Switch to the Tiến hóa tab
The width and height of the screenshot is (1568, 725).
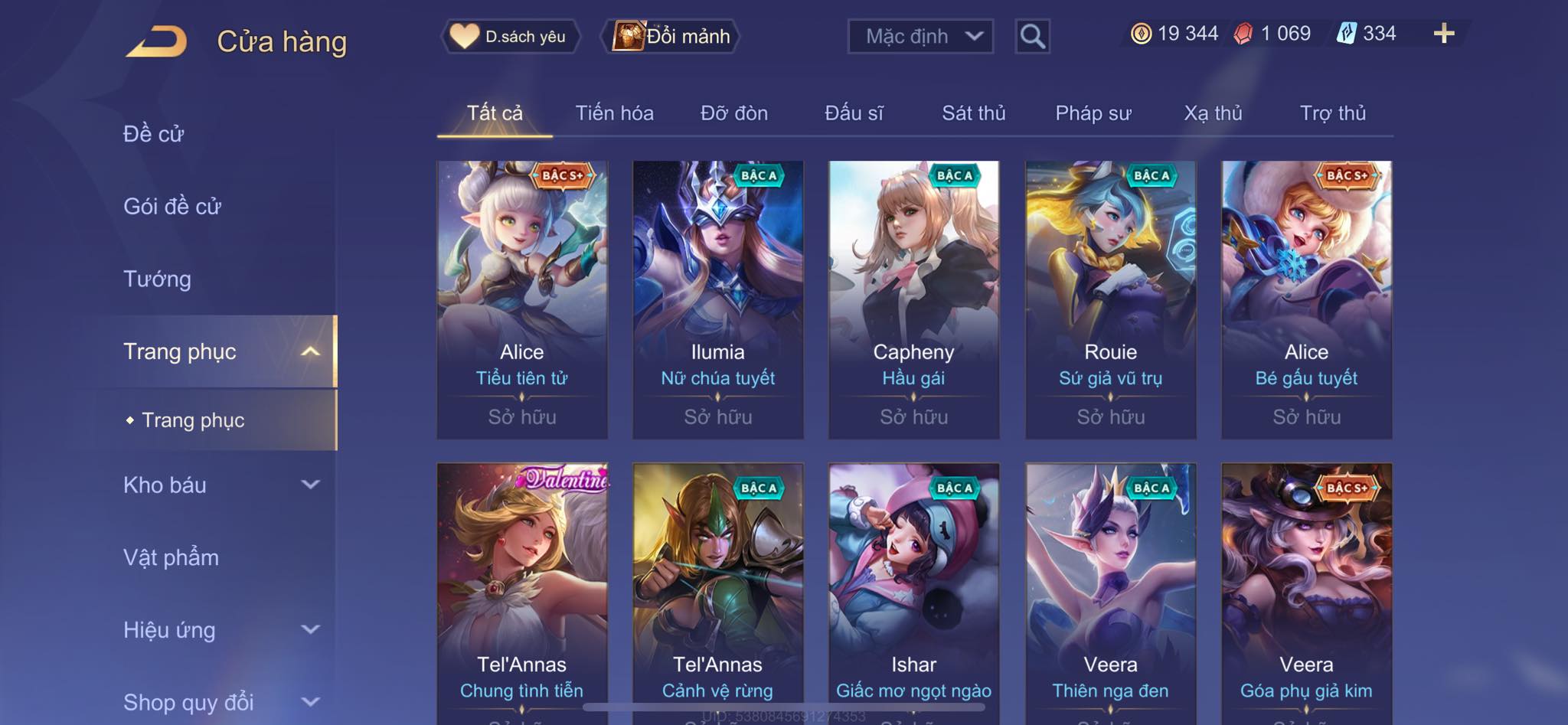coord(614,113)
